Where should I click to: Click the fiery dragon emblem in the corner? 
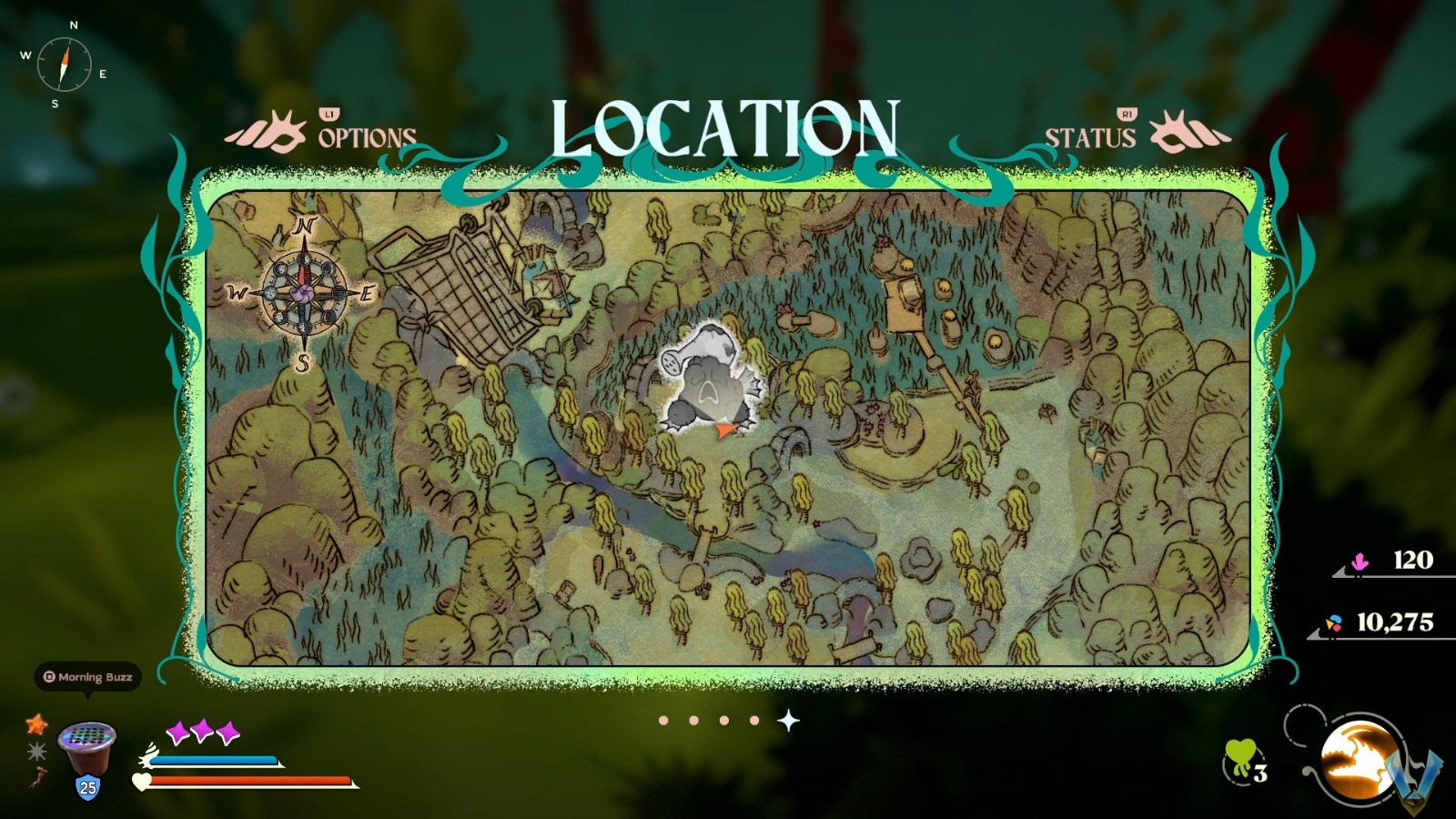click(x=1356, y=760)
